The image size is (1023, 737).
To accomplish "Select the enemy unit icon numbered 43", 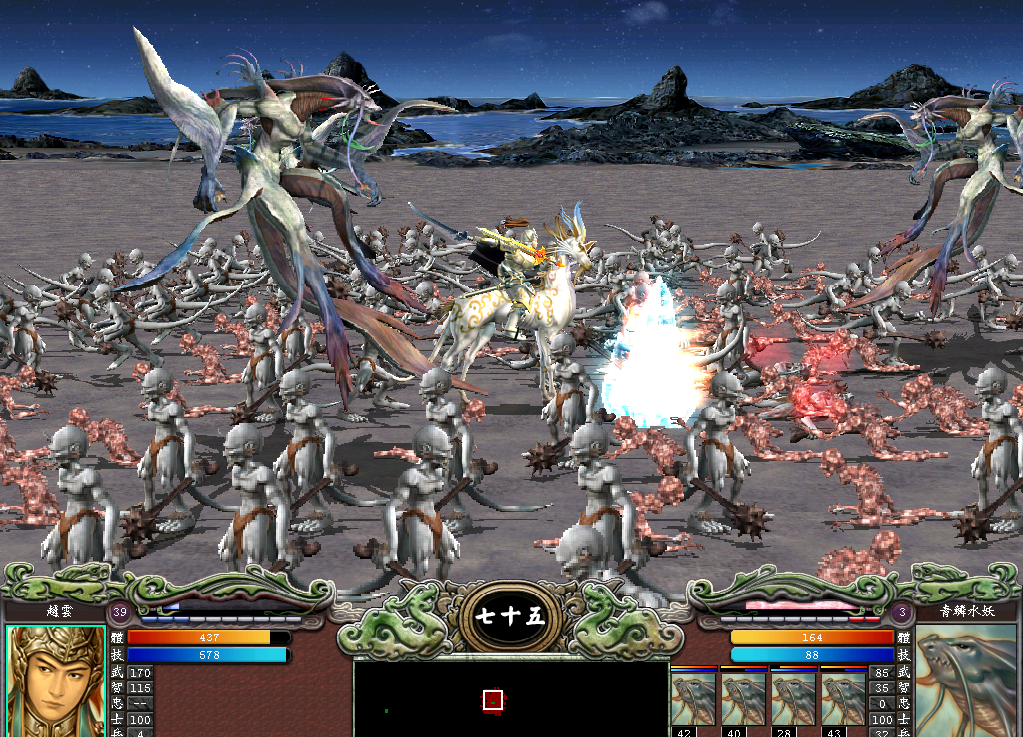I will (x=843, y=699).
